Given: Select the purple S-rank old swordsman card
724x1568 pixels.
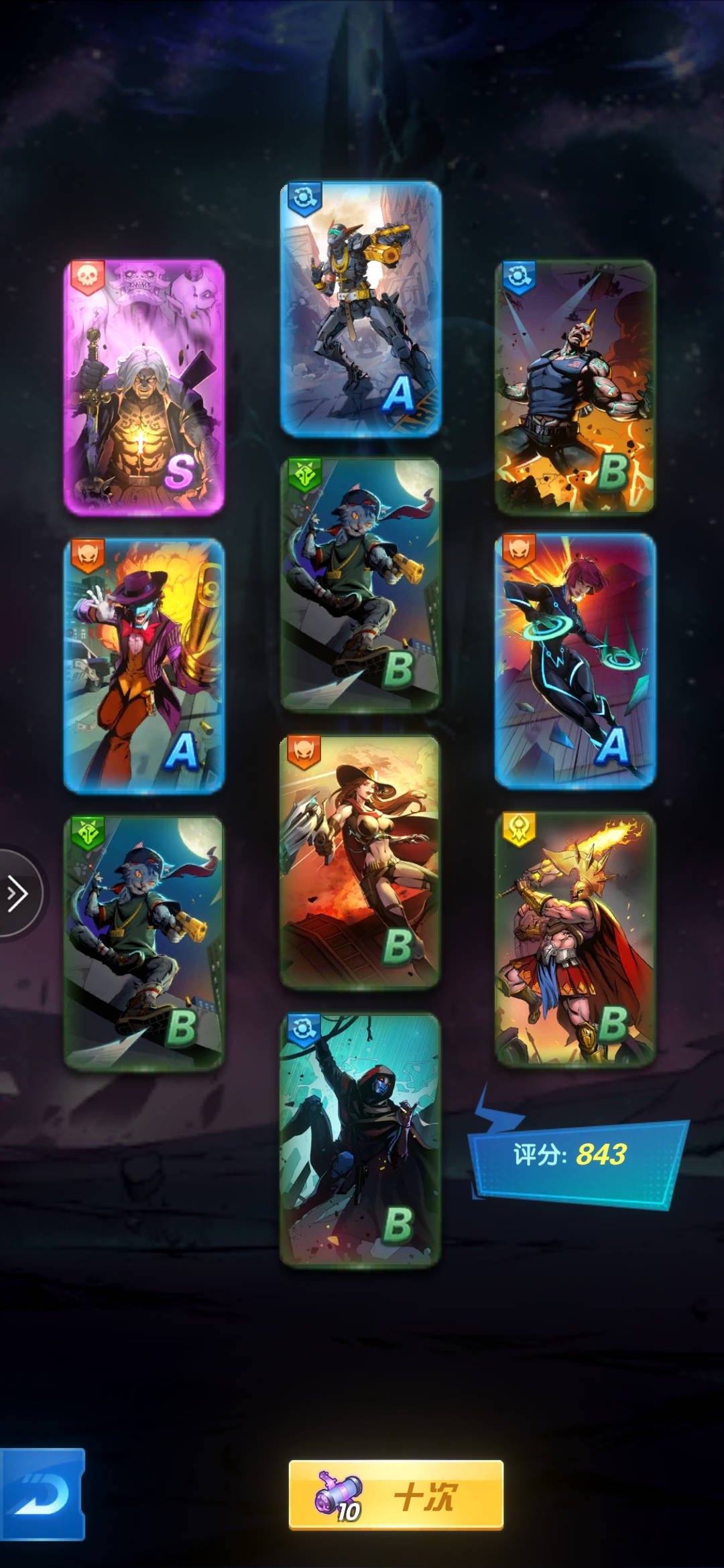Looking at the screenshot, I should 144,387.
